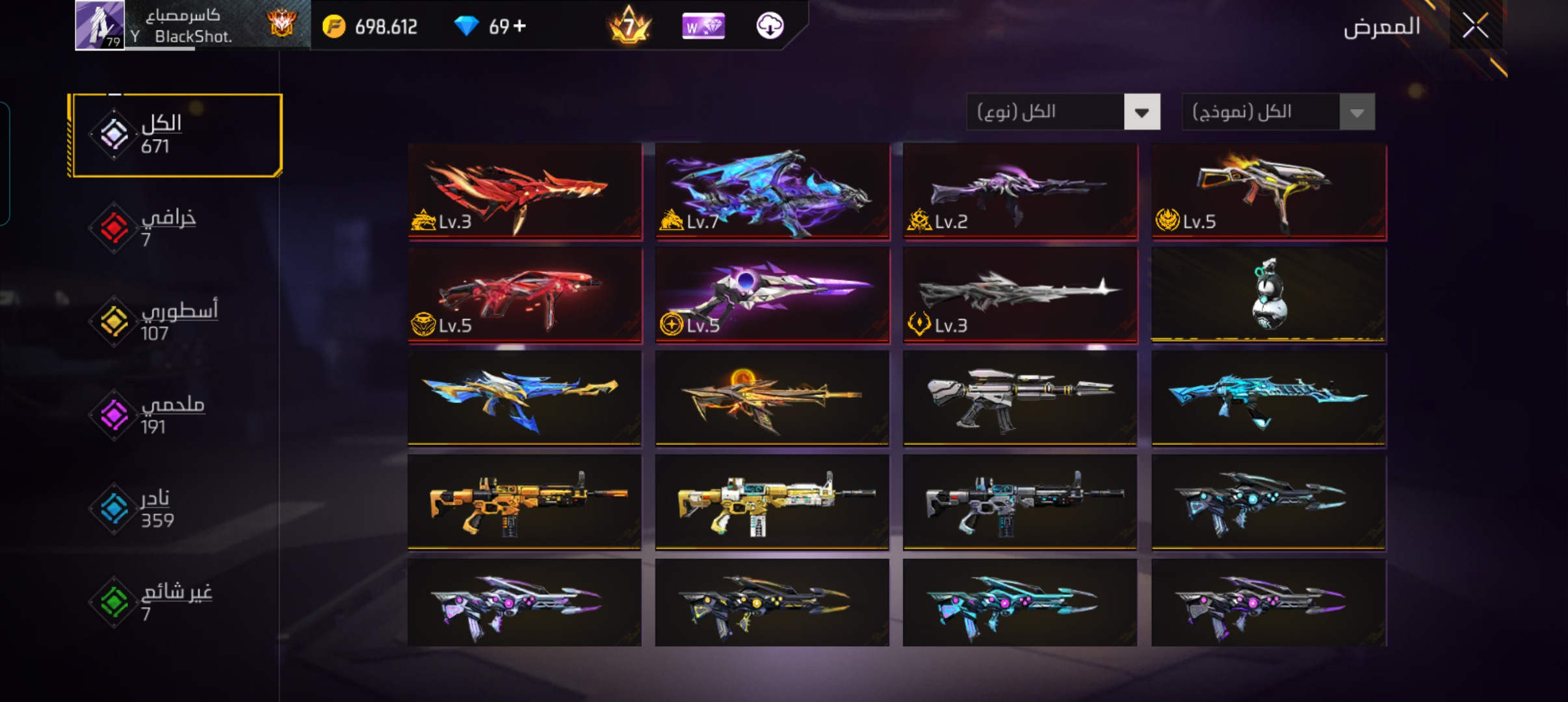Image resolution: width=1568 pixels, height=702 pixels.
Task: Open the All (model) filter dropdown
Action: (1277, 112)
